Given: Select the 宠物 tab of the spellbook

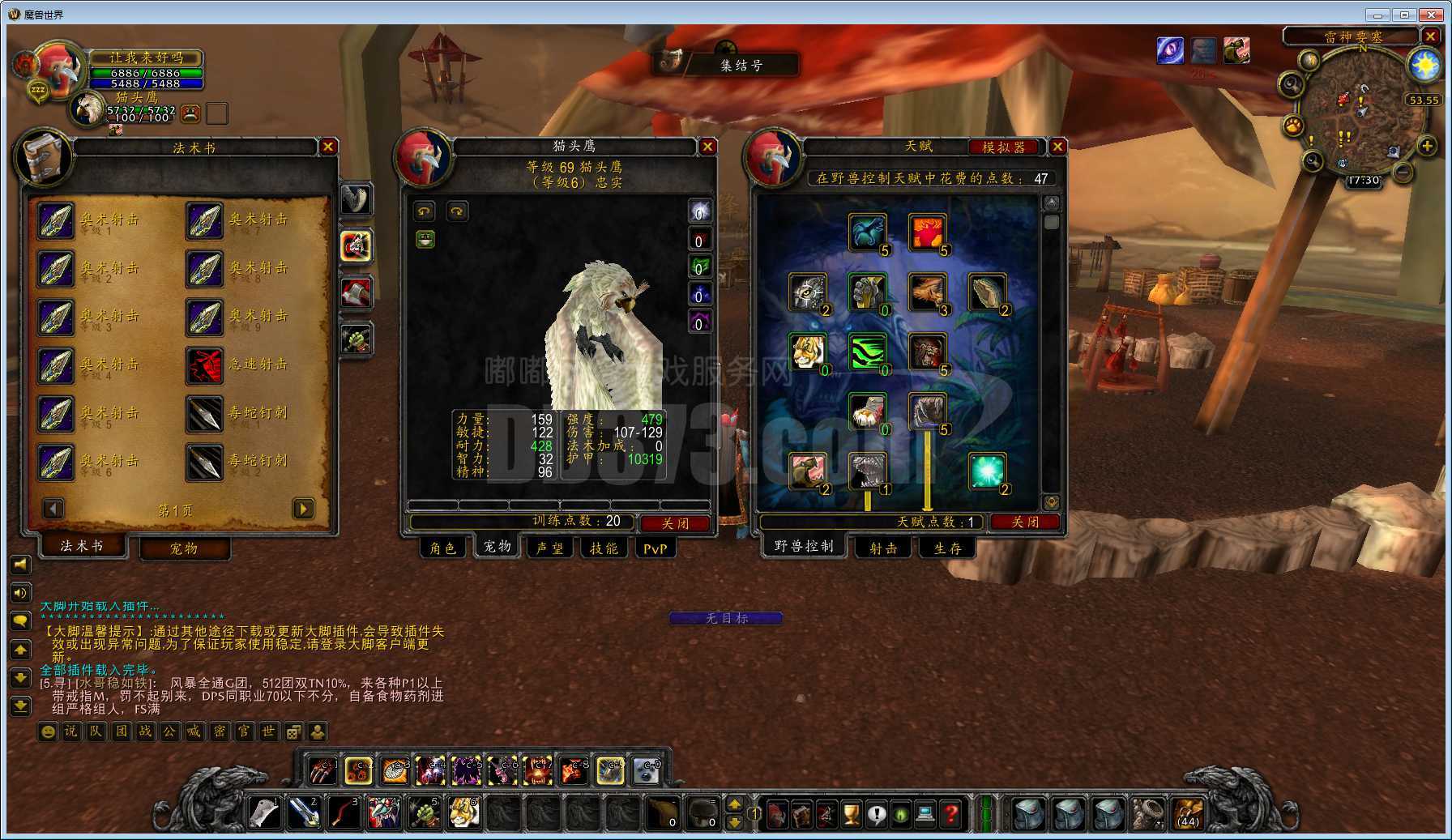Looking at the screenshot, I should (x=184, y=548).
